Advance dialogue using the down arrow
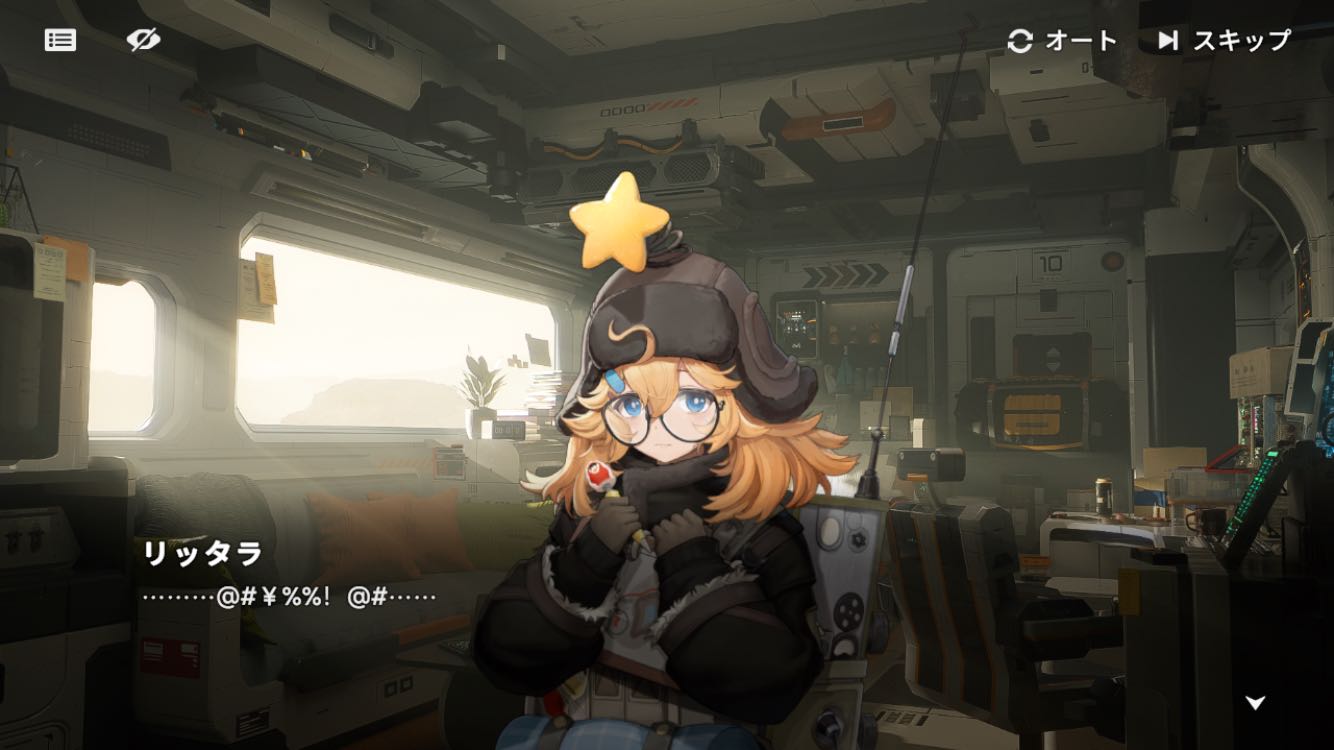The height and width of the screenshot is (750, 1334). [x=1255, y=702]
